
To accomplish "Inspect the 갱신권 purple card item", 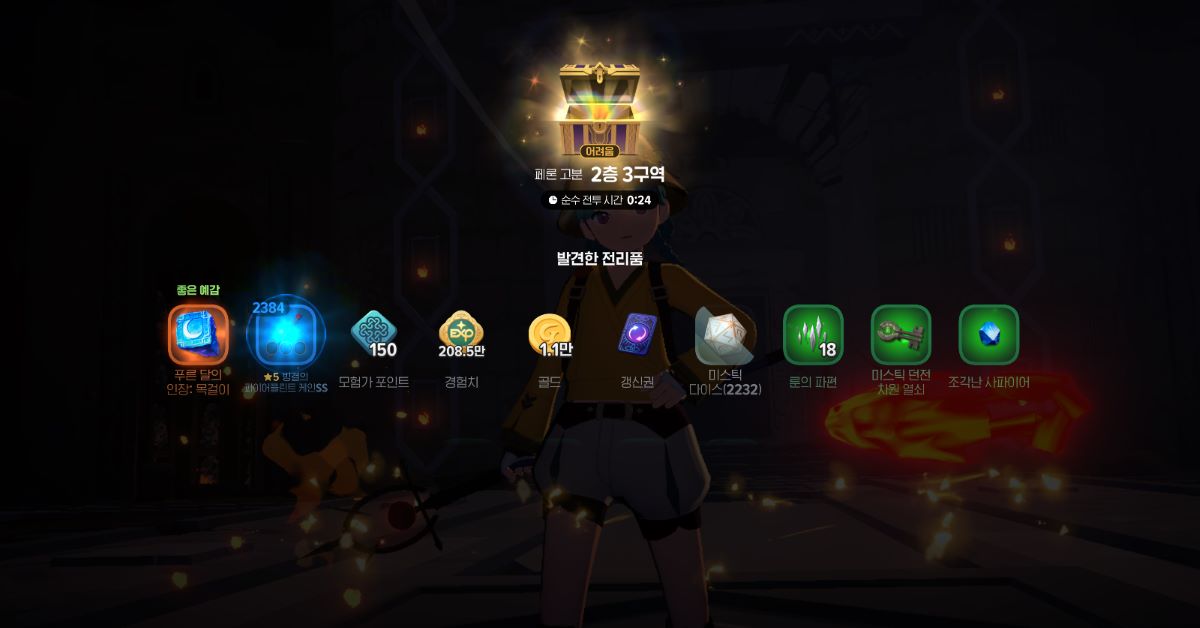I will [637, 334].
